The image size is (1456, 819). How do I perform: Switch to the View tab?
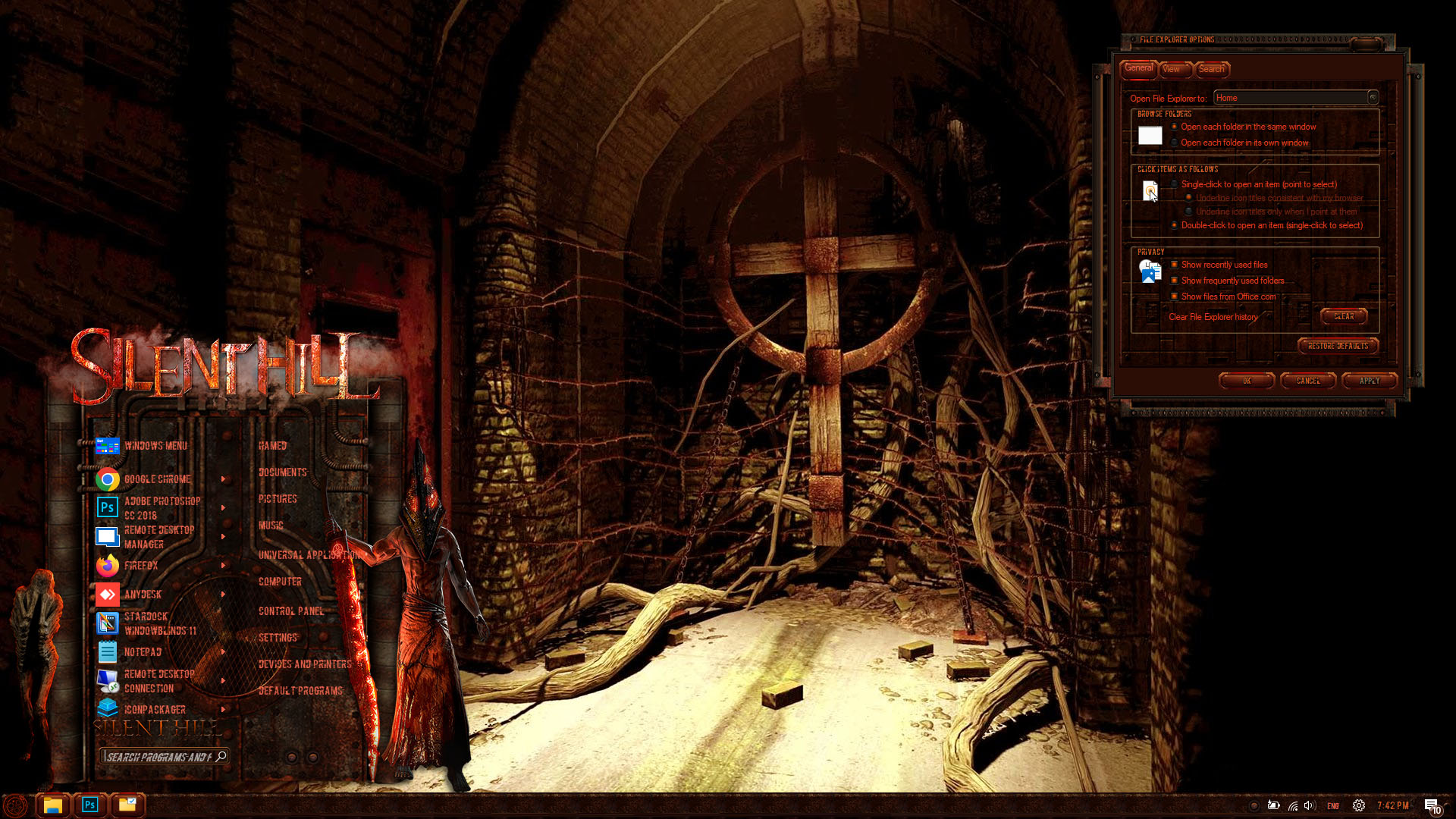pos(1172,69)
